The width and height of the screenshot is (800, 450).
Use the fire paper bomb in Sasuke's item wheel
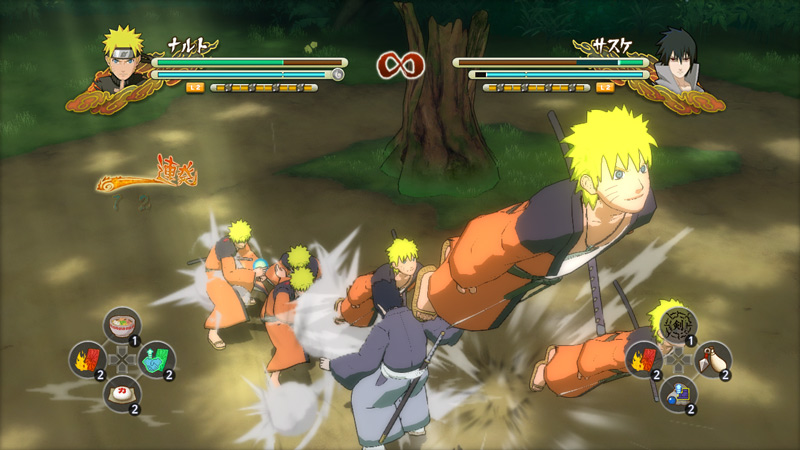coord(644,360)
